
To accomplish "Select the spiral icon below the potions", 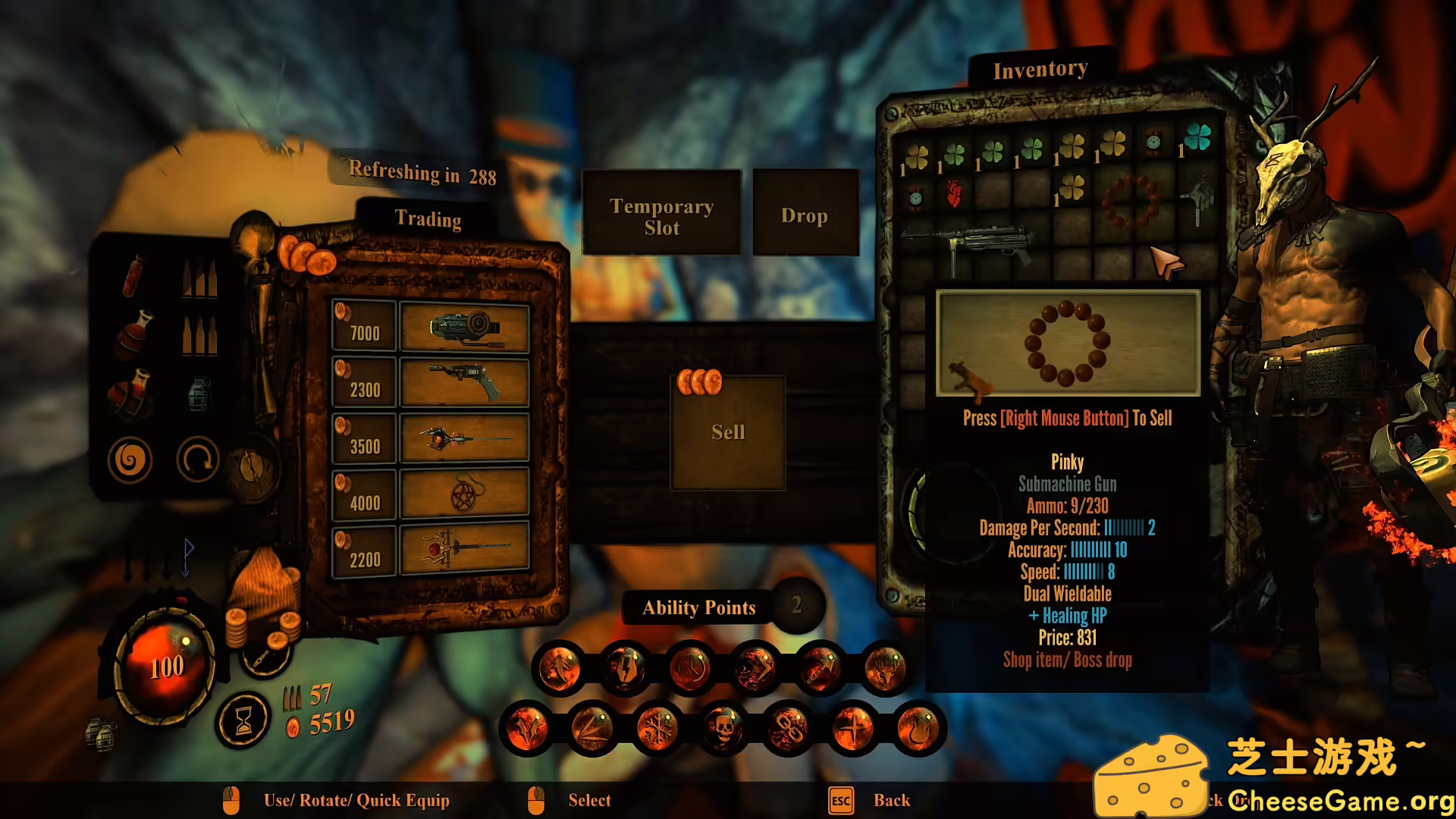I will click(x=131, y=459).
